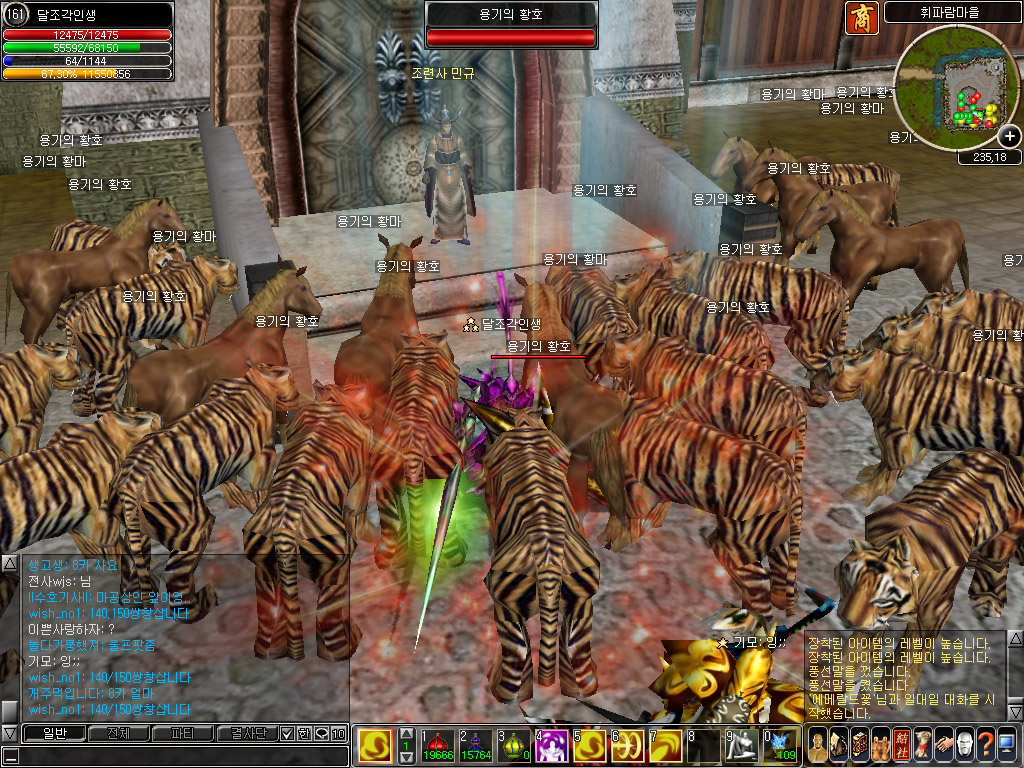
Task: Switch chat to the 결사단 tab
Action: tap(247, 733)
